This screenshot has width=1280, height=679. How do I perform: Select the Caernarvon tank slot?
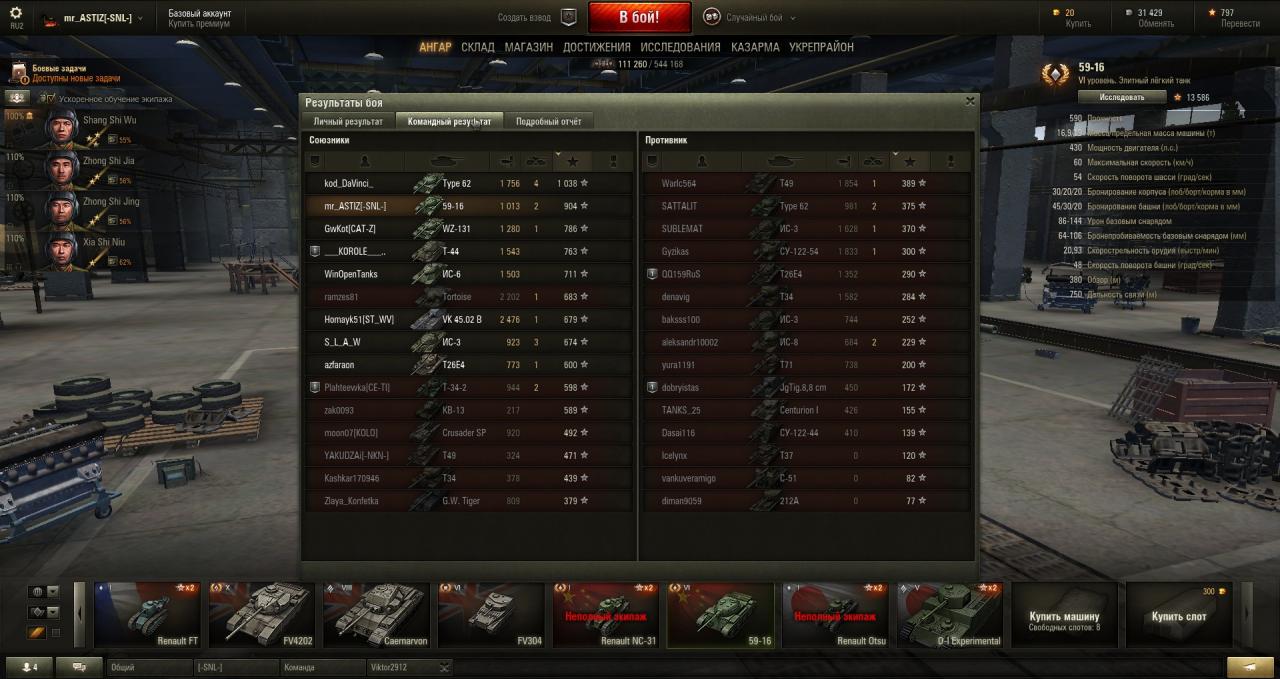click(x=376, y=615)
